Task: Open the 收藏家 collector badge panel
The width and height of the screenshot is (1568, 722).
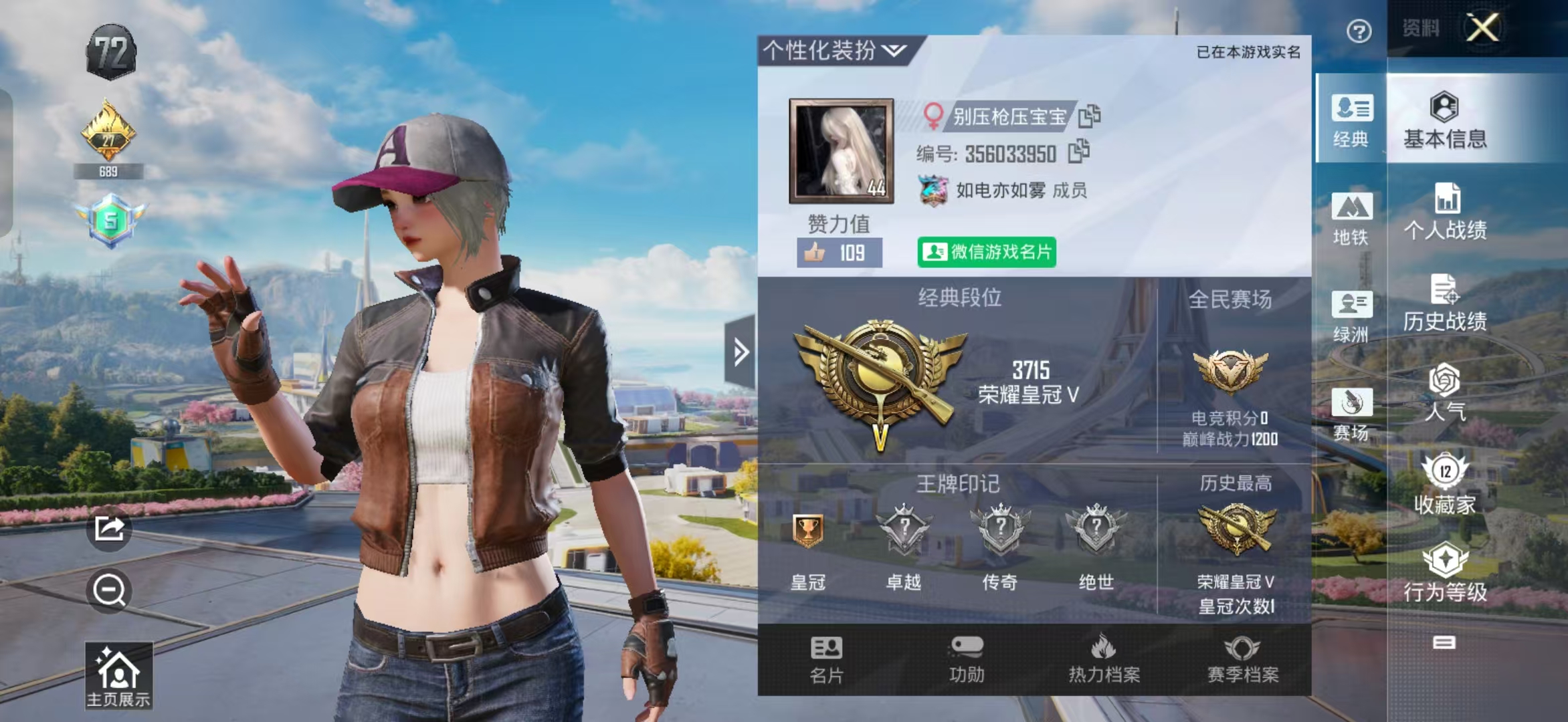Action: tap(1445, 481)
